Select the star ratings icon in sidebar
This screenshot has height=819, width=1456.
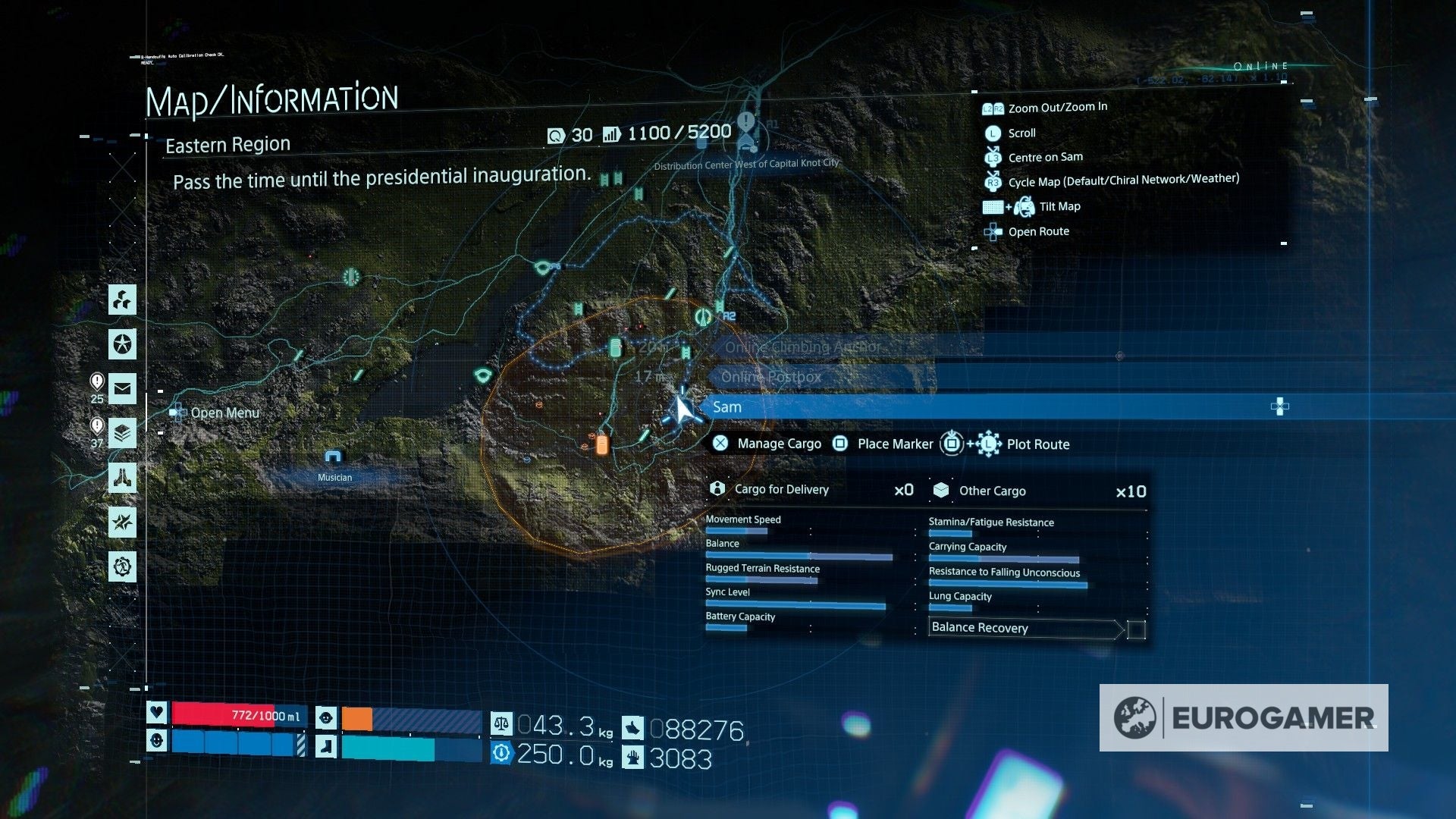click(x=121, y=345)
